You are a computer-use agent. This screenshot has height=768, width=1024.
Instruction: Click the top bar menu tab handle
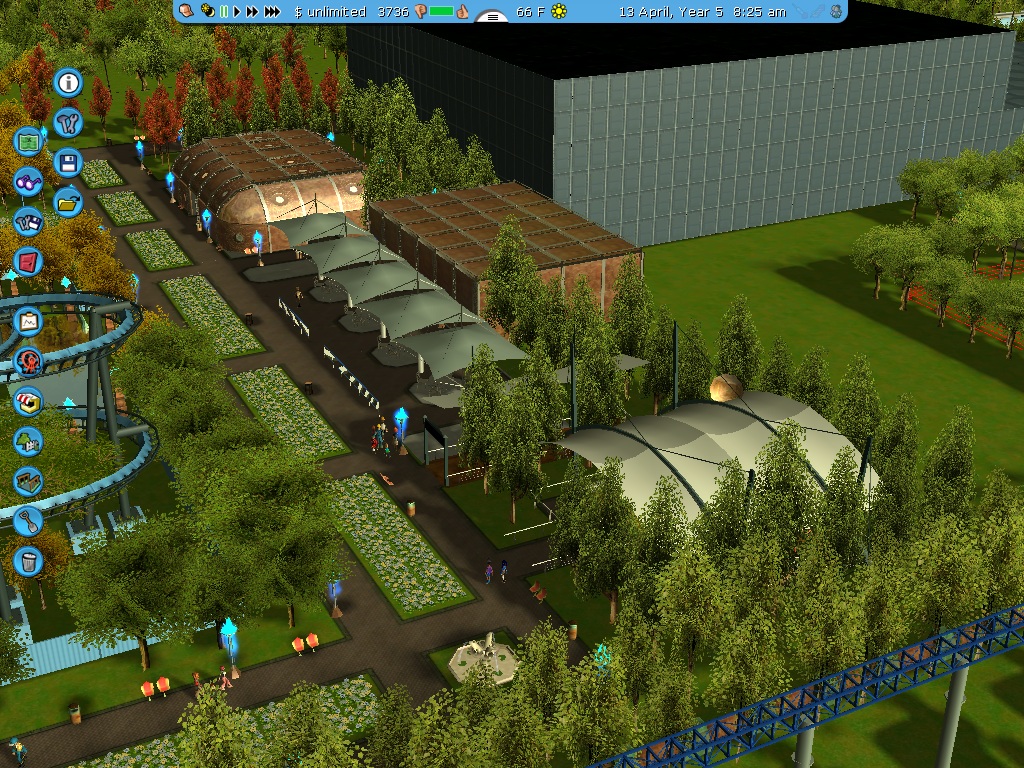(x=491, y=16)
